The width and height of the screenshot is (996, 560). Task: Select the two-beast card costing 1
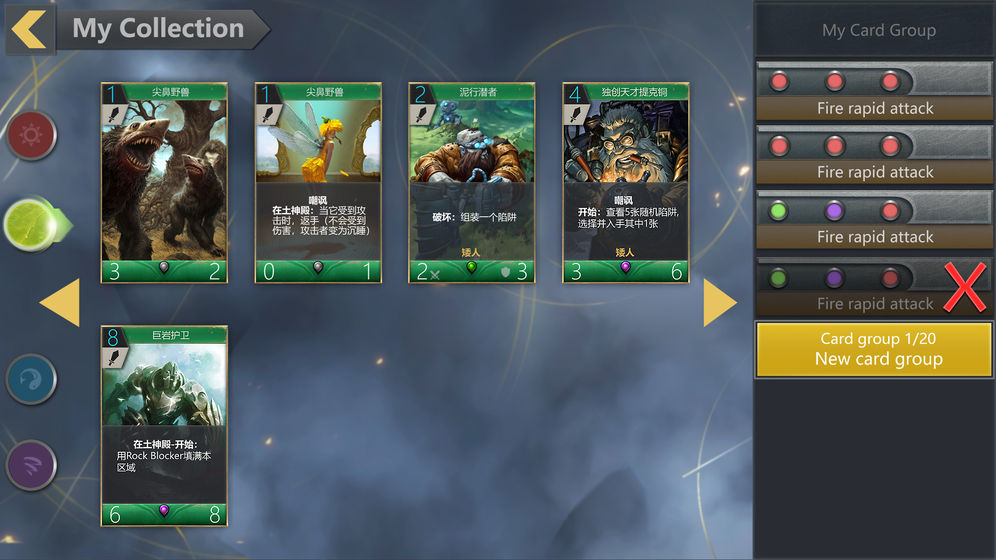pyautogui.click(x=164, y=182)
